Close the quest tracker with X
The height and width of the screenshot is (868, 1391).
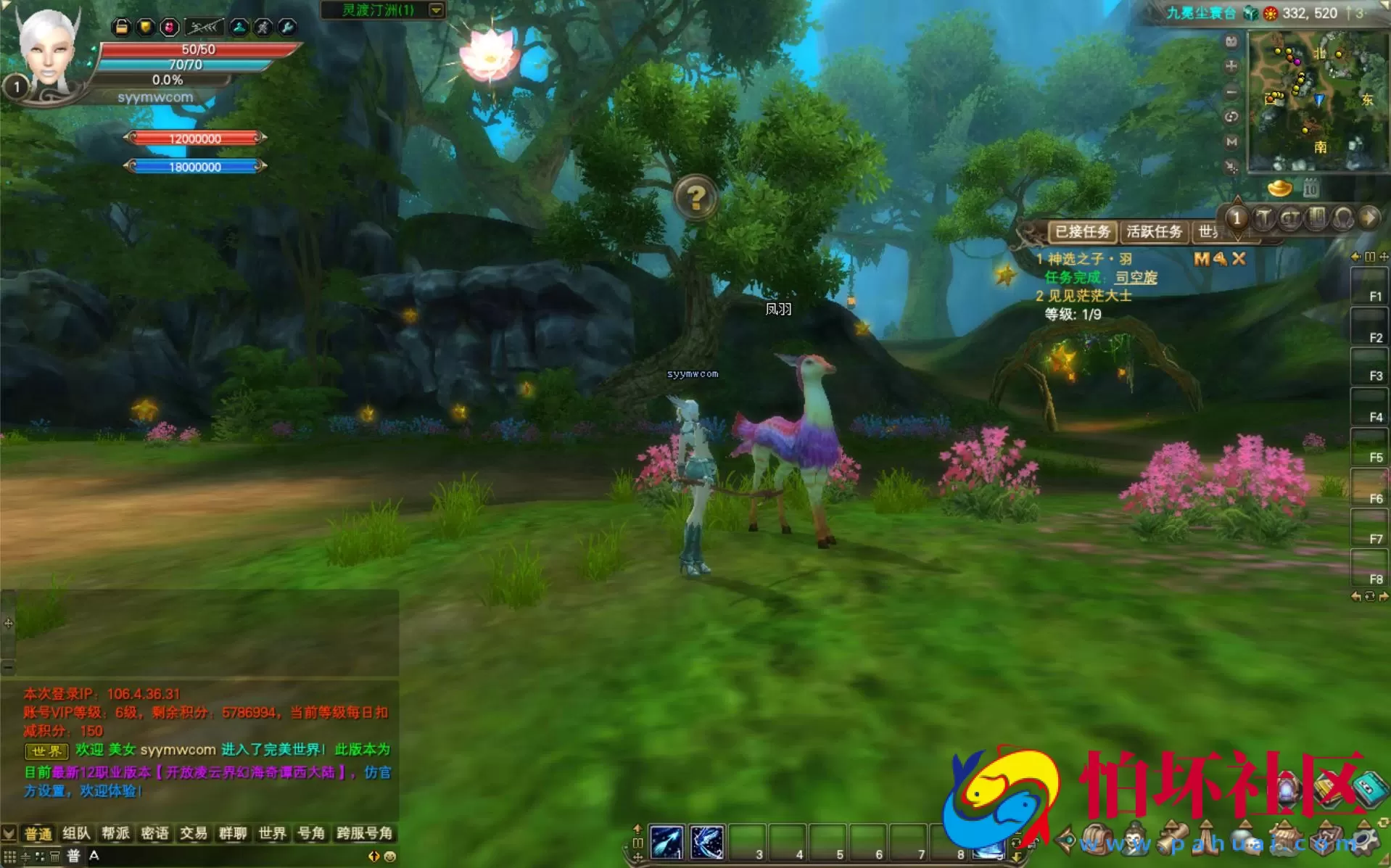[x=1239, y=259]
